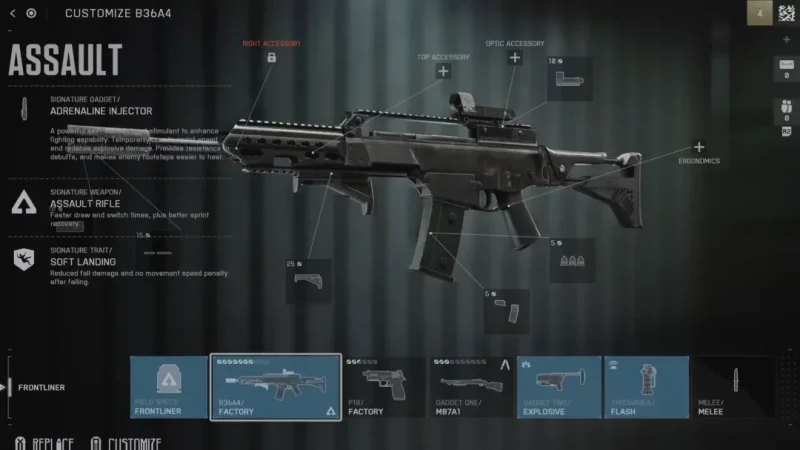This screenshot has height=450, width=800.
Task: Add a Top Accessory attachment
Action: pyautogui.click(x=443, y=71)
